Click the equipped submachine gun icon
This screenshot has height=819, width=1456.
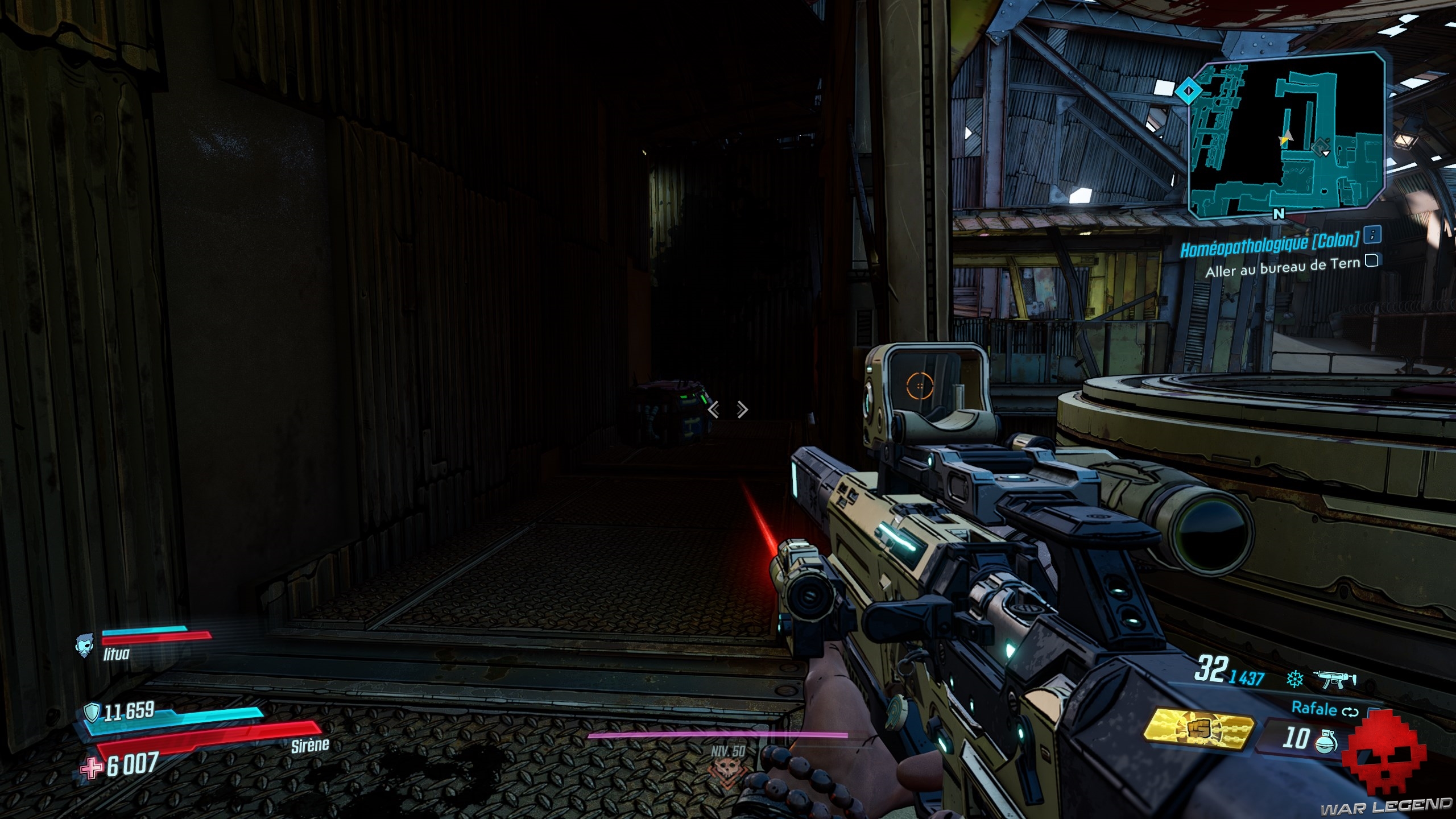point(1334,679)
